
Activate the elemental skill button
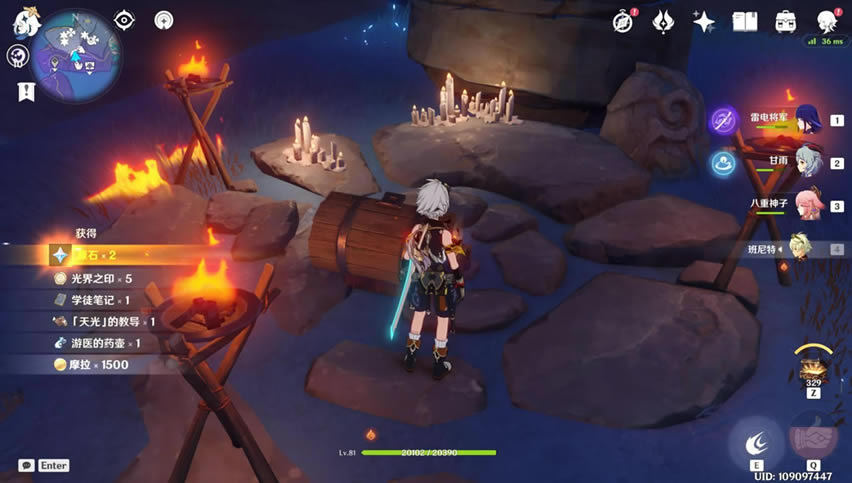click(x=757, y=442)
